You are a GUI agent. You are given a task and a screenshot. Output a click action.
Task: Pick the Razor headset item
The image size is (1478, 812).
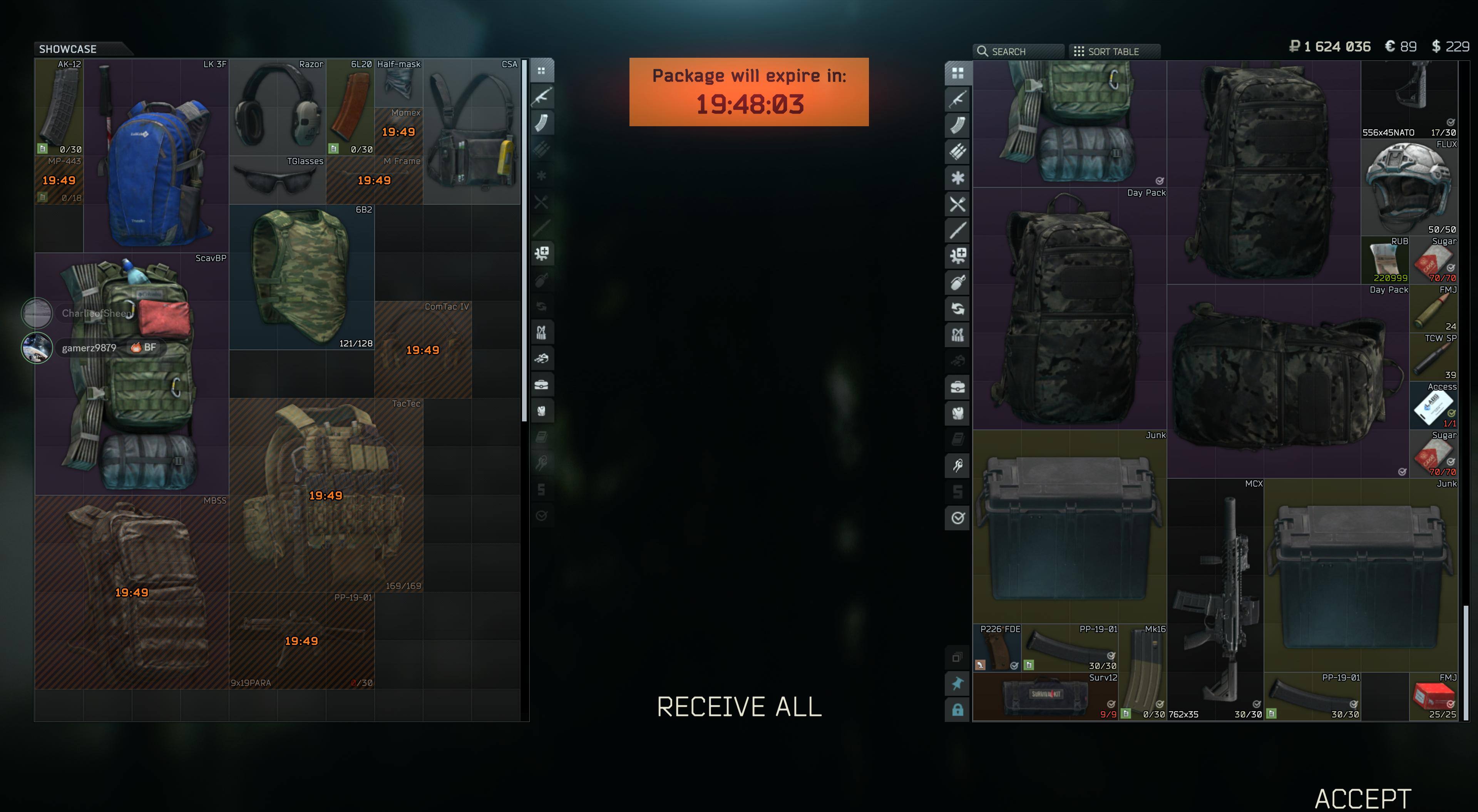click(277, 107)
